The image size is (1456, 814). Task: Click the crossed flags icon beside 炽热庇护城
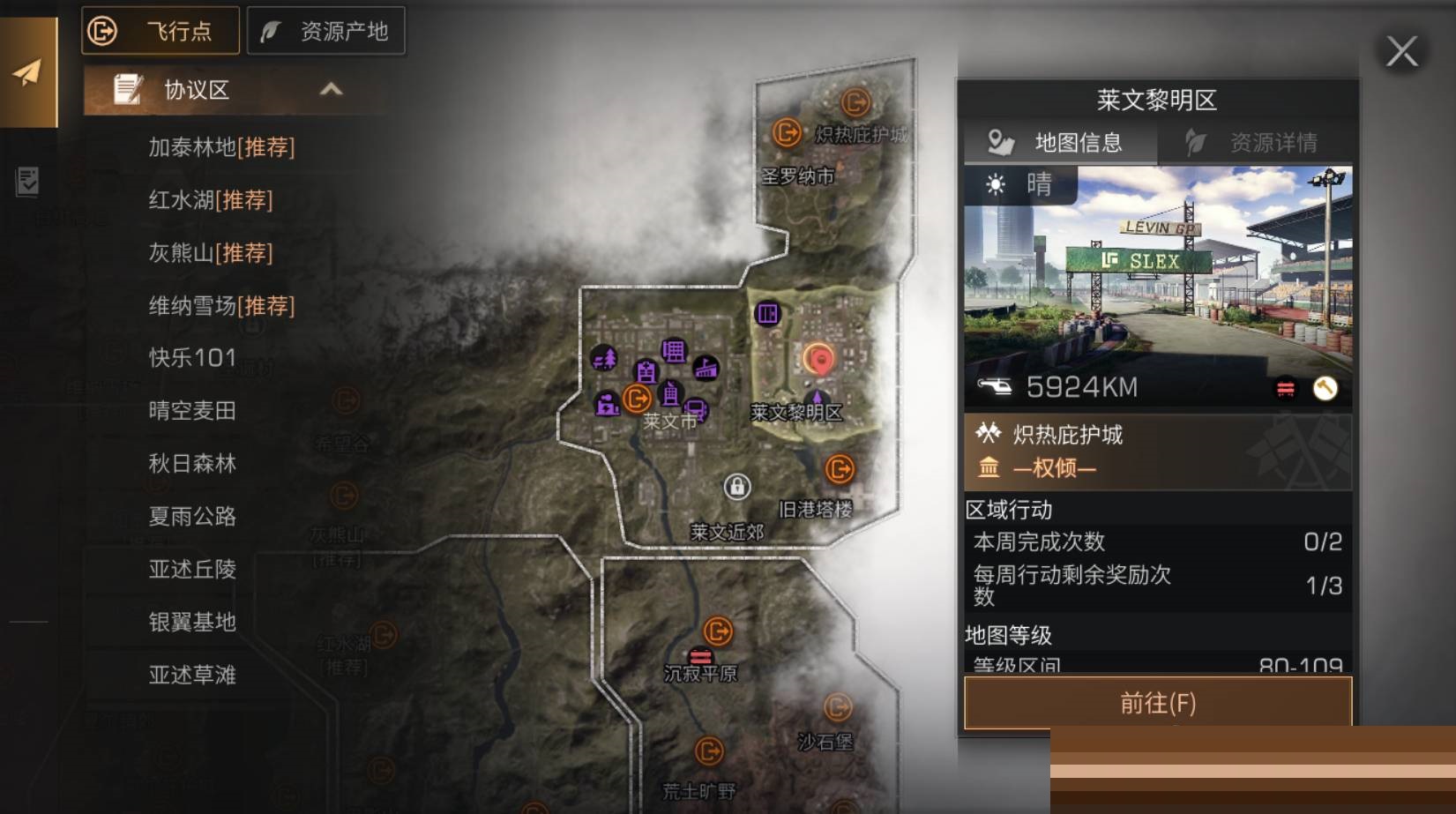[x=990, y=434]
